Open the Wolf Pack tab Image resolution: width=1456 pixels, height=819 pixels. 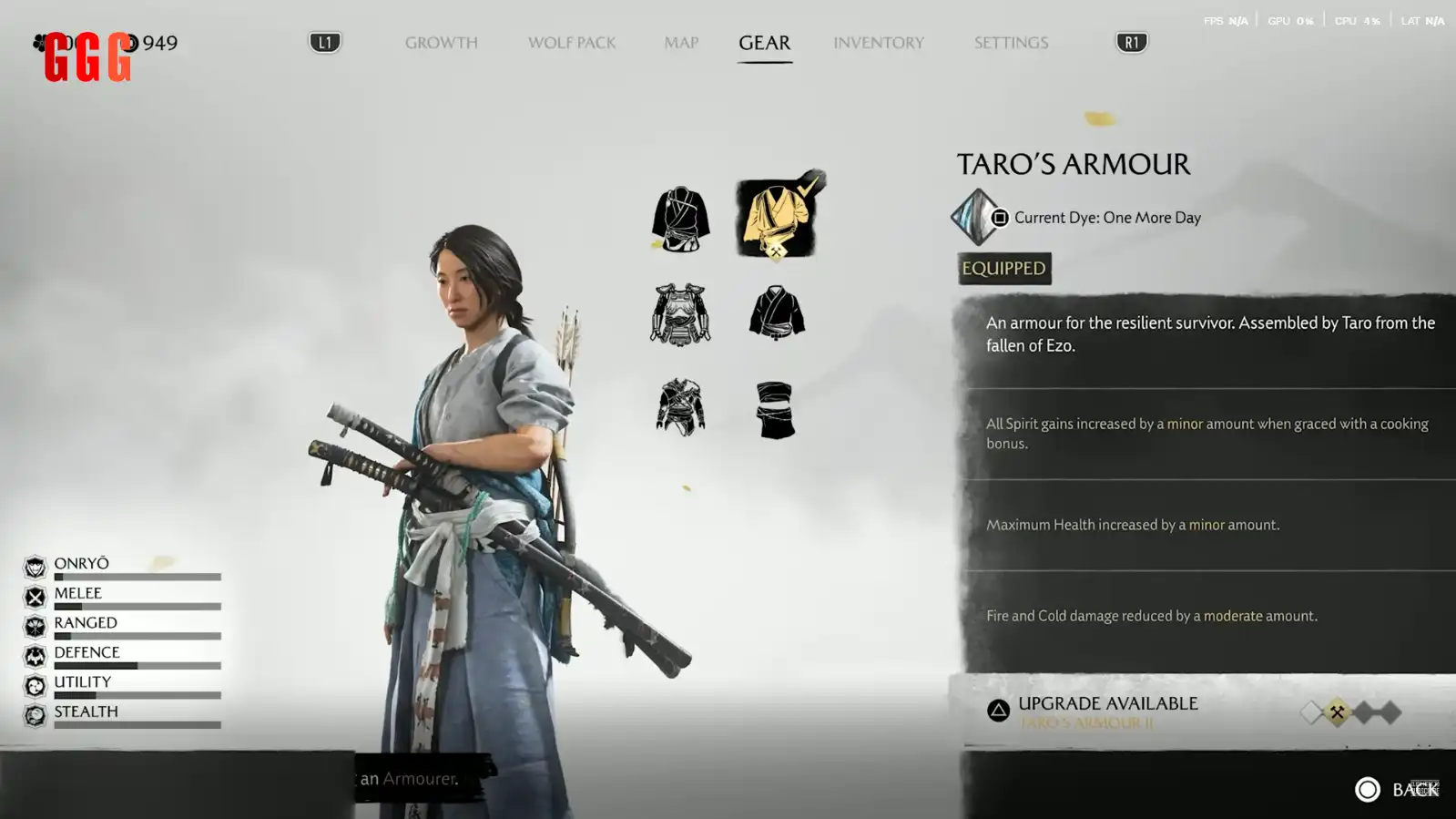(572, 43)
